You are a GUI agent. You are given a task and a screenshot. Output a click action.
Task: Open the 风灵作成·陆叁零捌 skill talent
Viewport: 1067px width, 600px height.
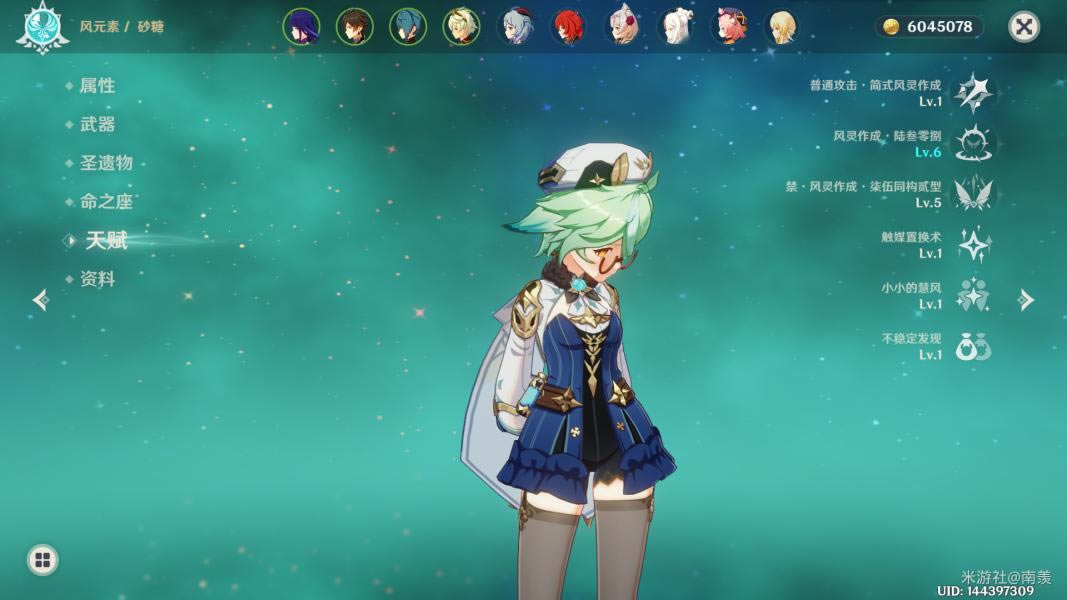click(972, 144)
